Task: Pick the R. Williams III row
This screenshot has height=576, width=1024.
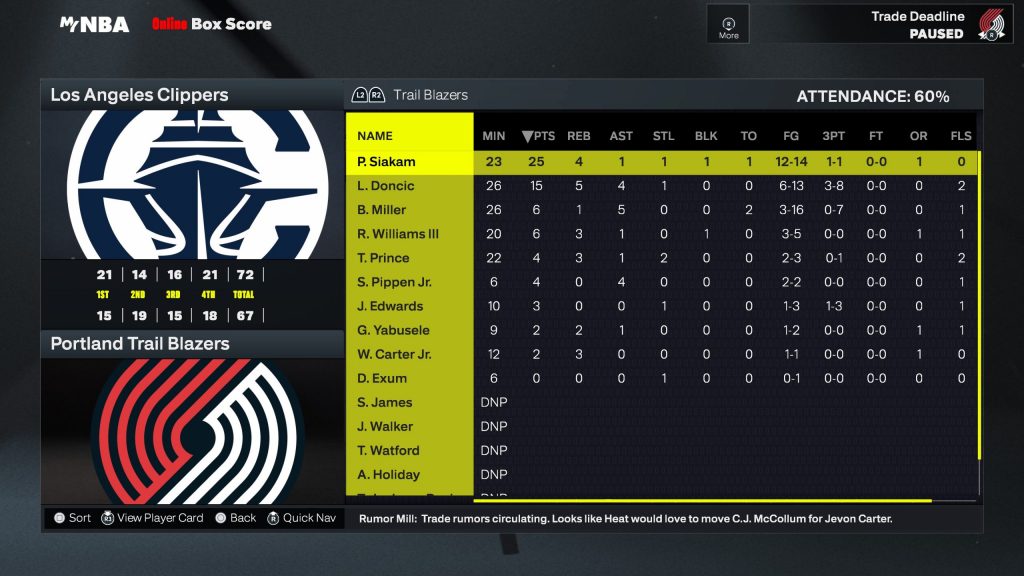Action: [x=397, y=234]
